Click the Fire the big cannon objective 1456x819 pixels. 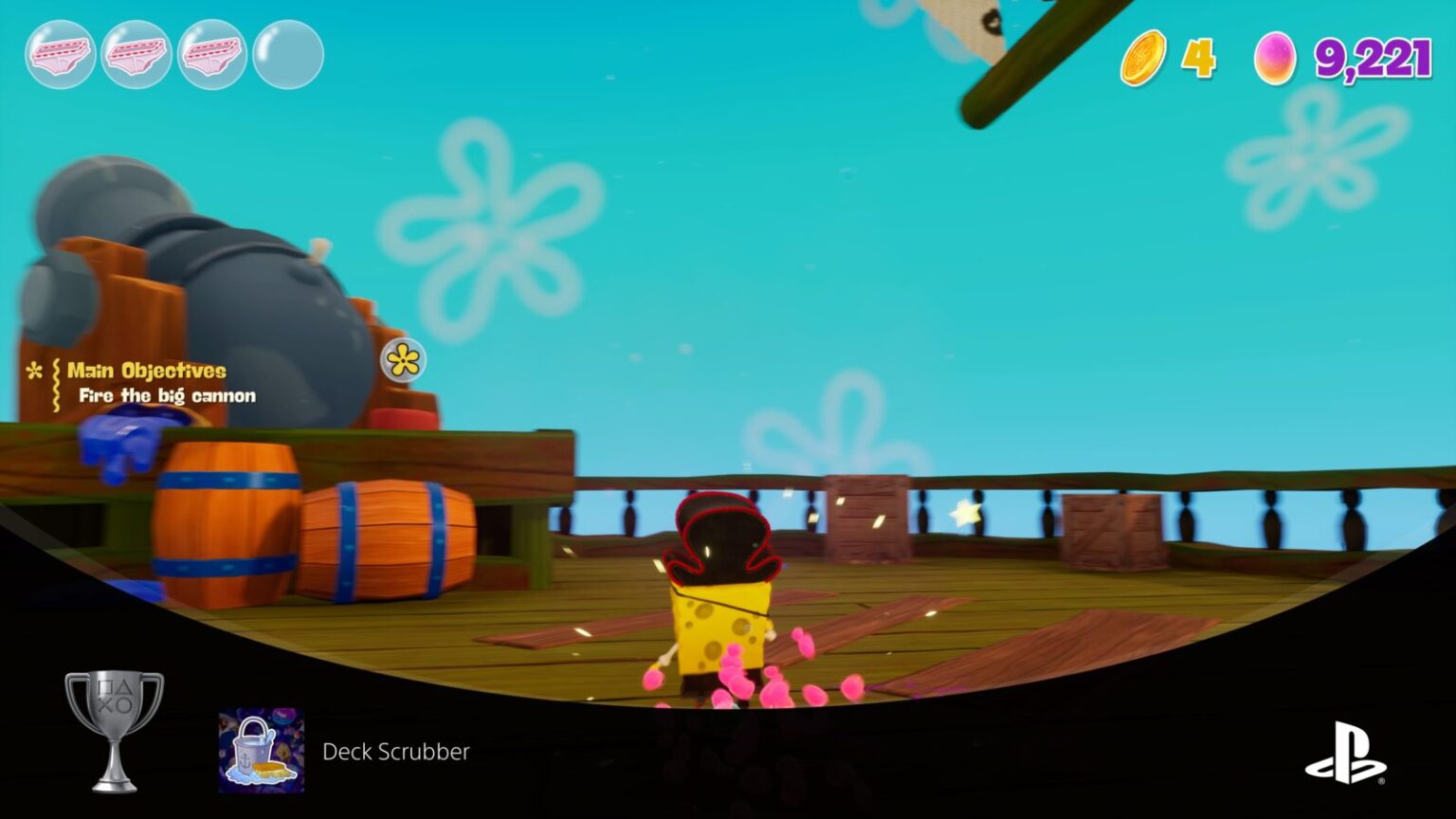168,395
